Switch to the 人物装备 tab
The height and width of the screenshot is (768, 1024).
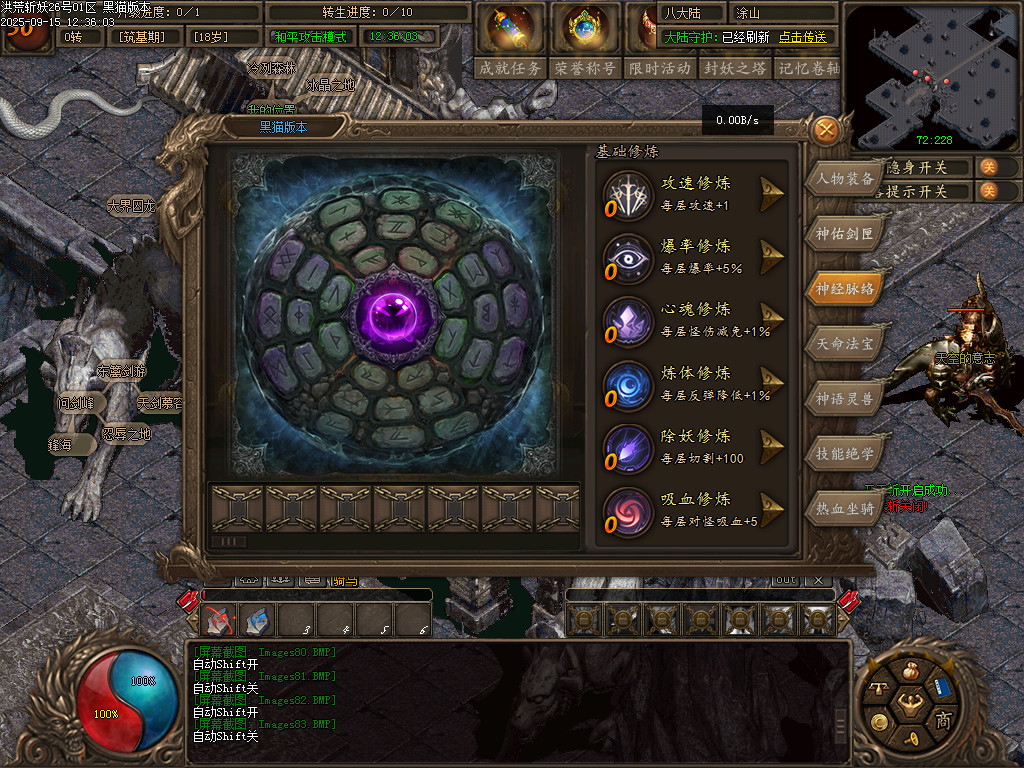pyautogui.click(x=845, y=180)
